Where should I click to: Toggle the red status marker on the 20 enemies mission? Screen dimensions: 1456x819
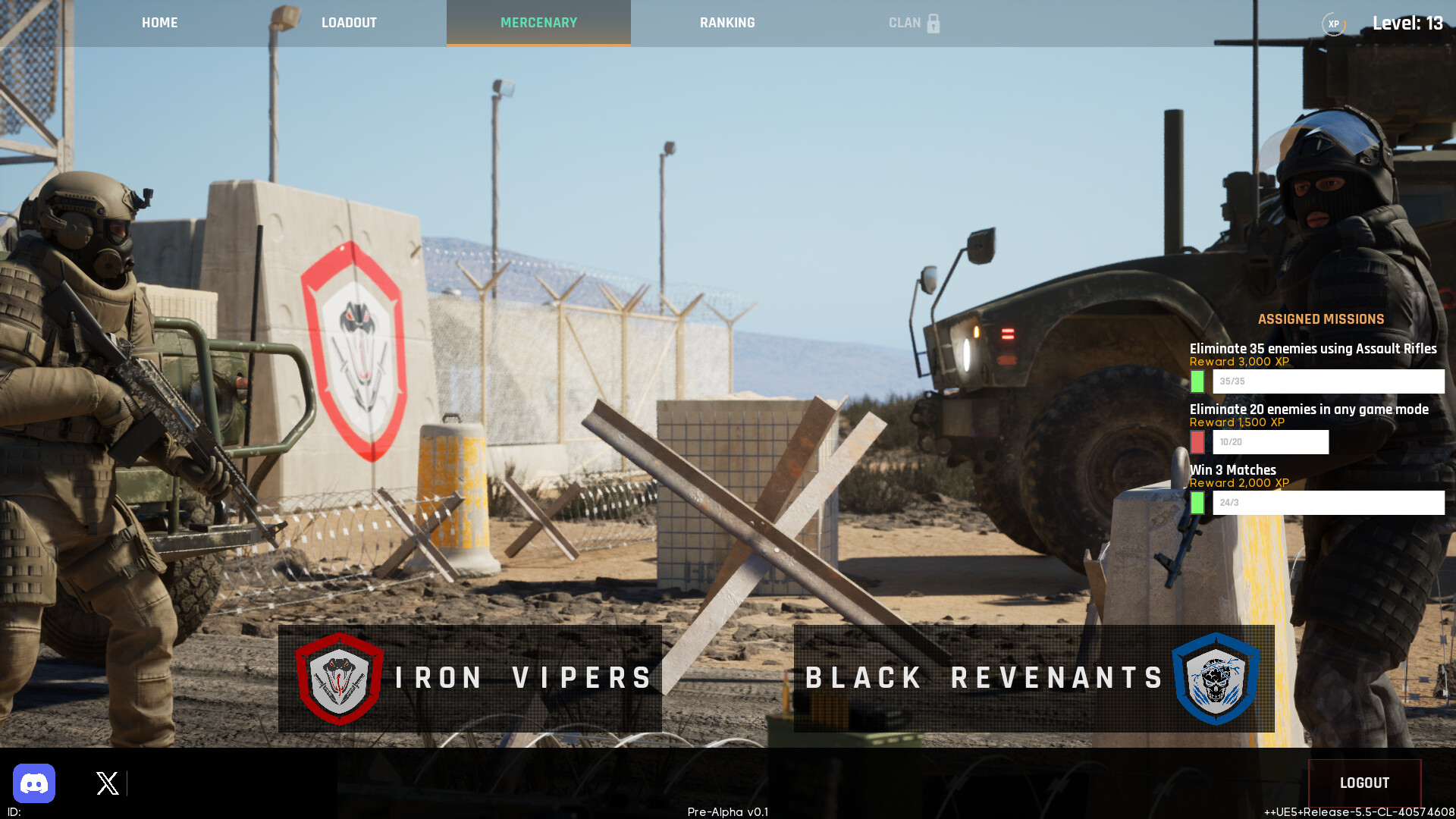[x=1197, y=441]
